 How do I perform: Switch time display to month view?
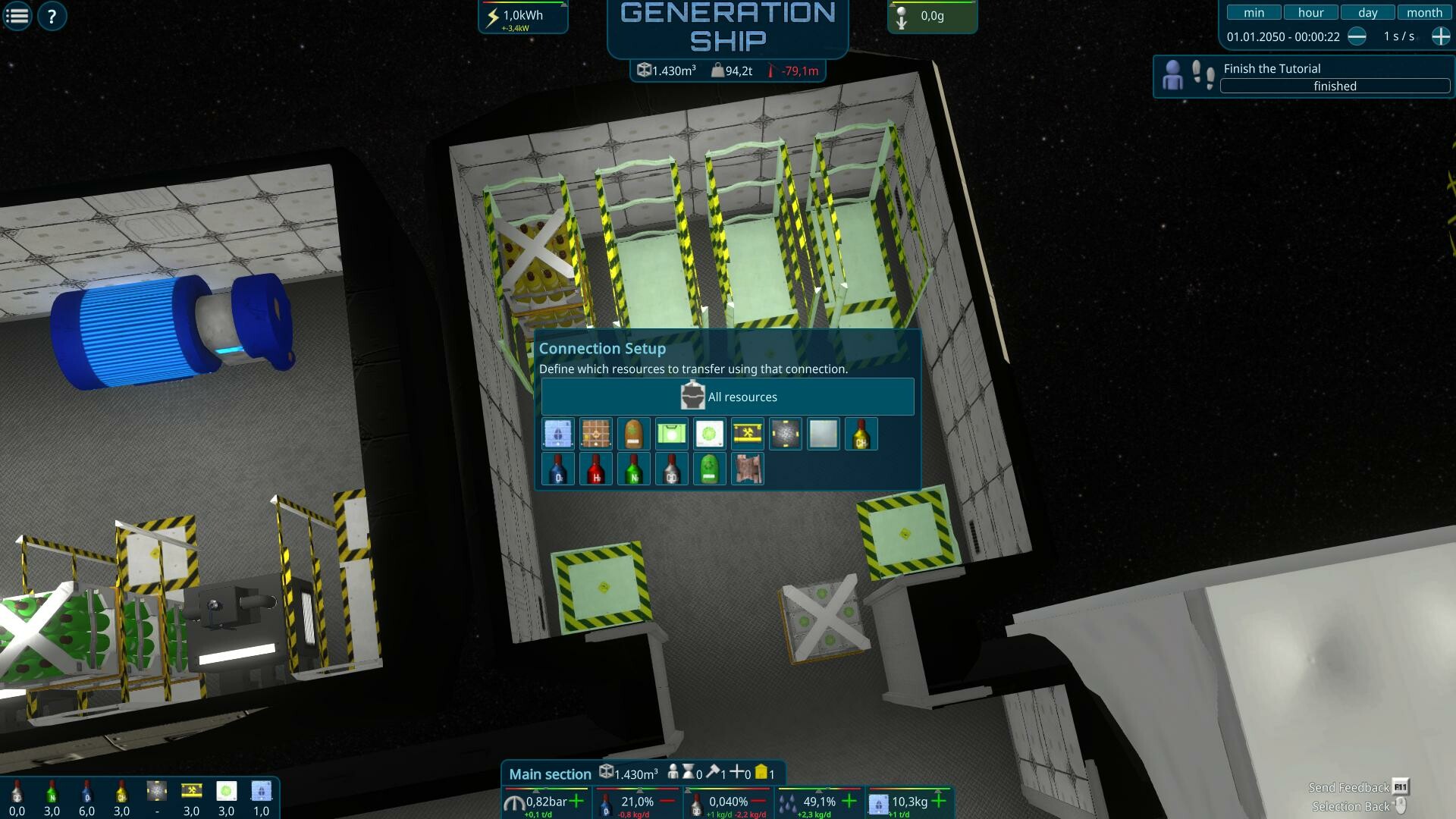click(1423, 12)
